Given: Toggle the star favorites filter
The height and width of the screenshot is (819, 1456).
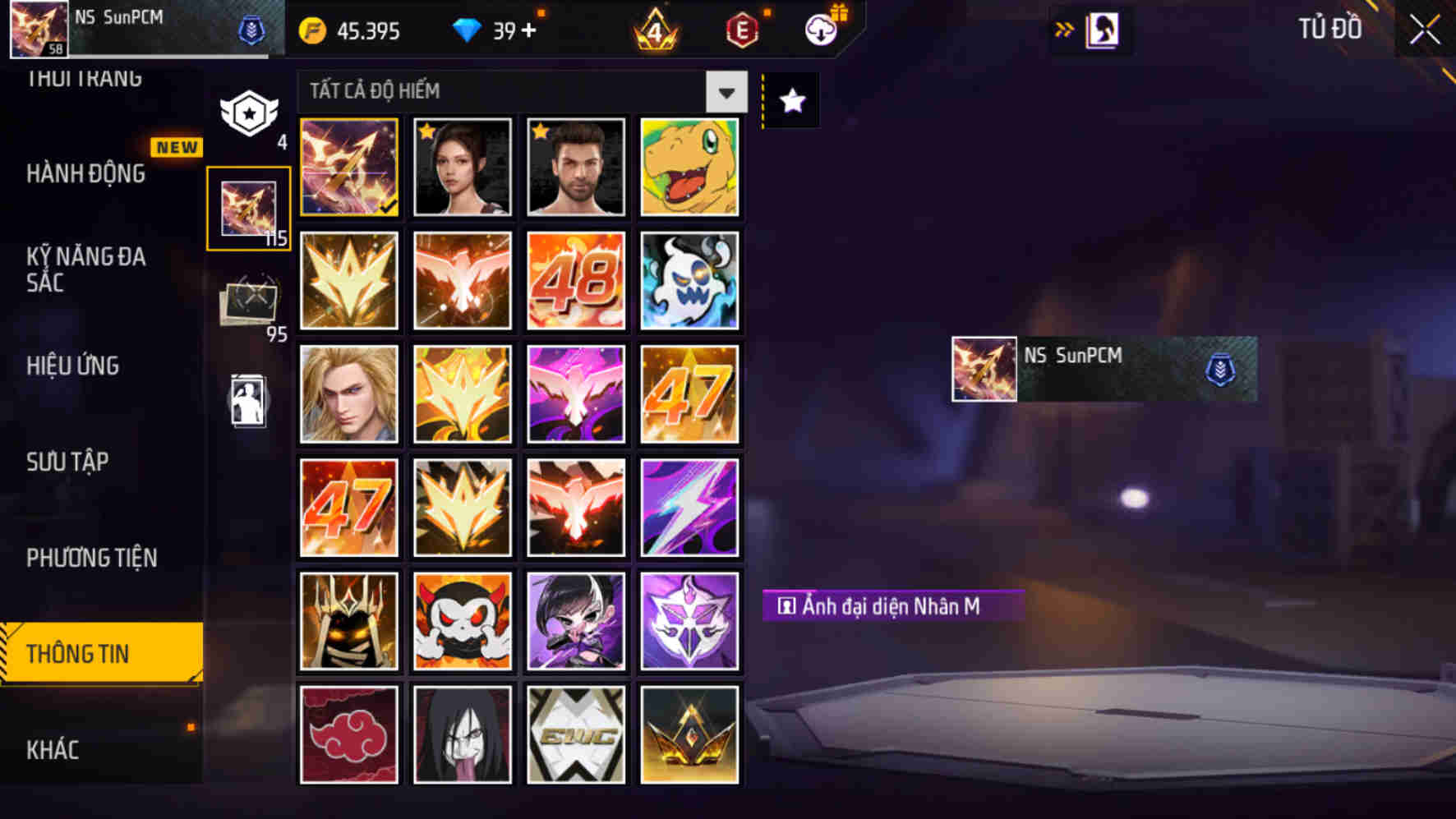Looking at the screenshot, I should tap(790, 100).
